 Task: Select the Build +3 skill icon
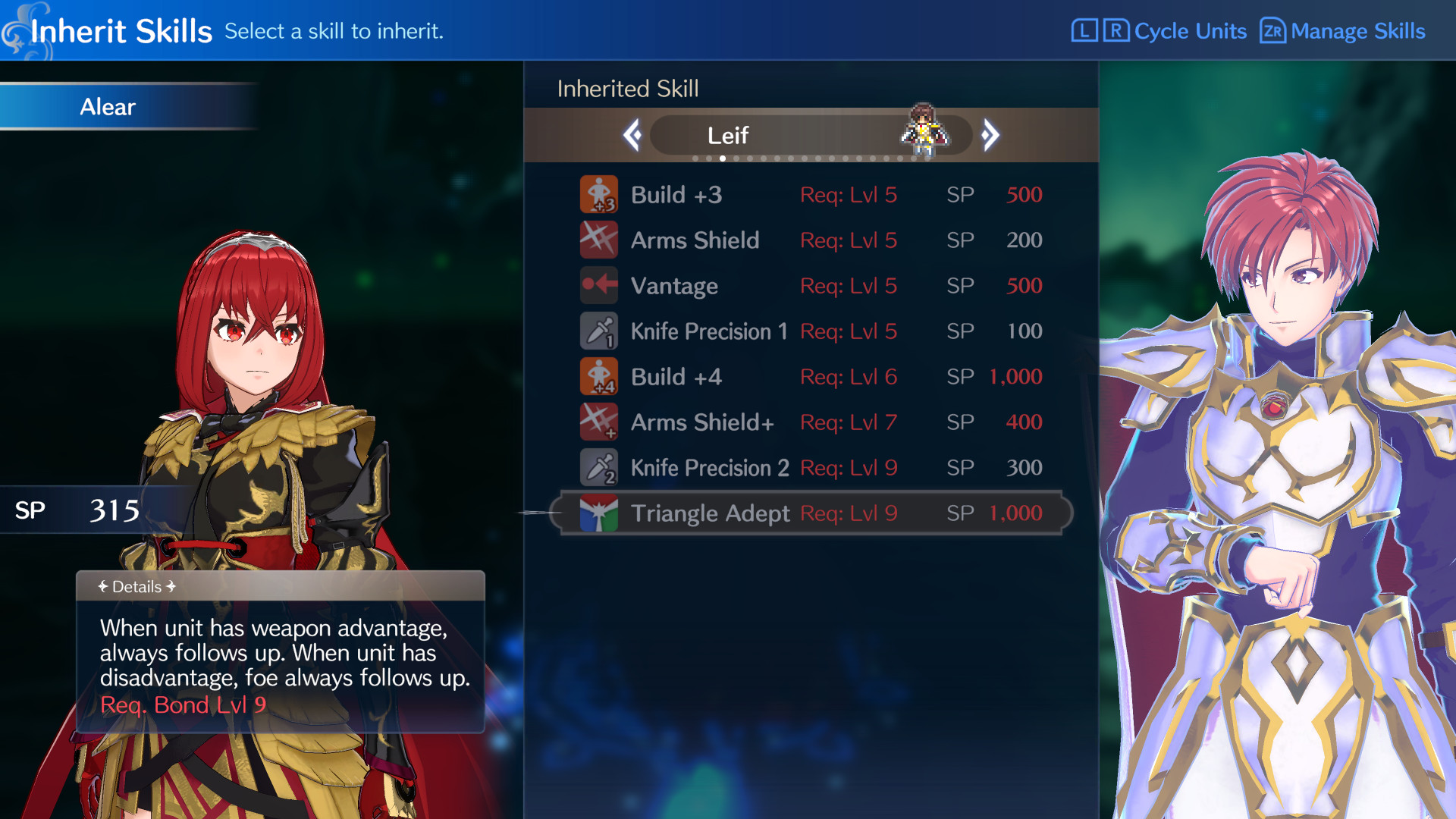coord(599,194)
